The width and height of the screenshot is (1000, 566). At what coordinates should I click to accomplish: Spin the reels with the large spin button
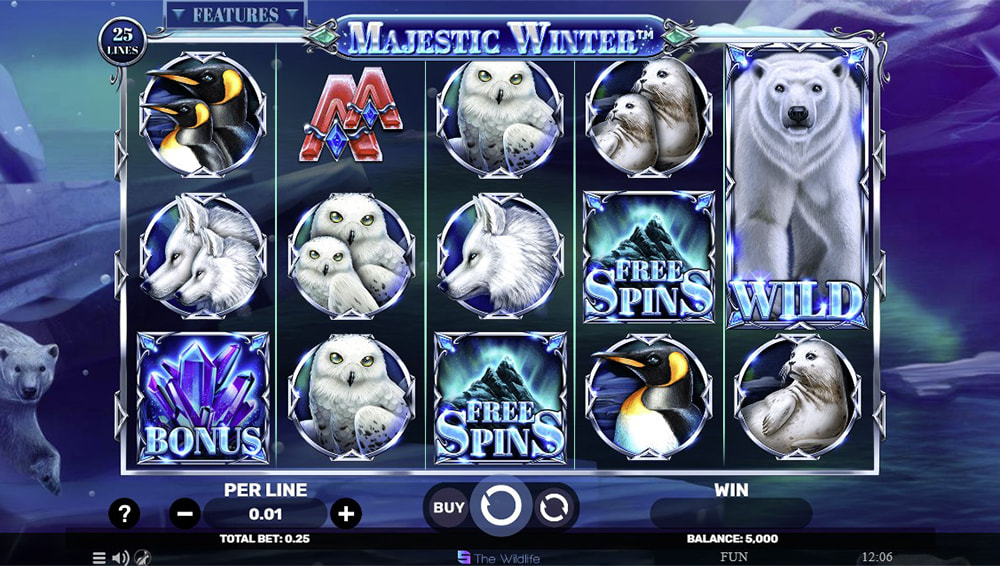(499, 508)
